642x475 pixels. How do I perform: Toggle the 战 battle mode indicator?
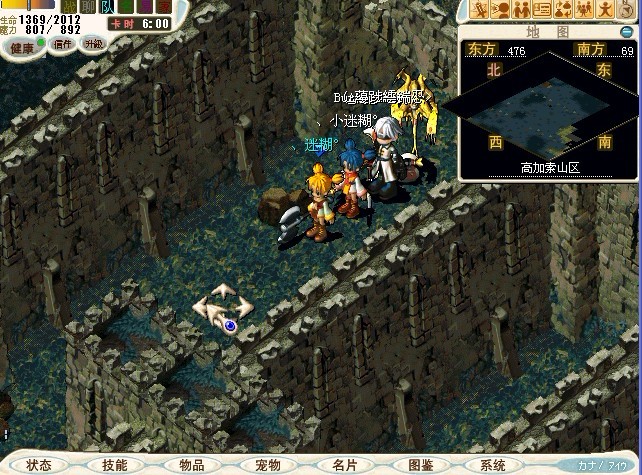coord(69,8)
